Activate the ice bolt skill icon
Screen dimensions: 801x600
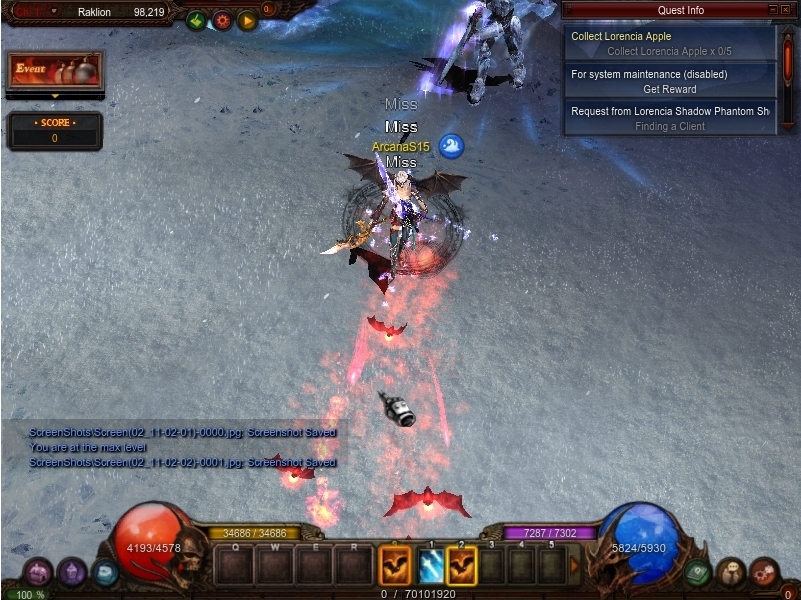tap(430, 566)
